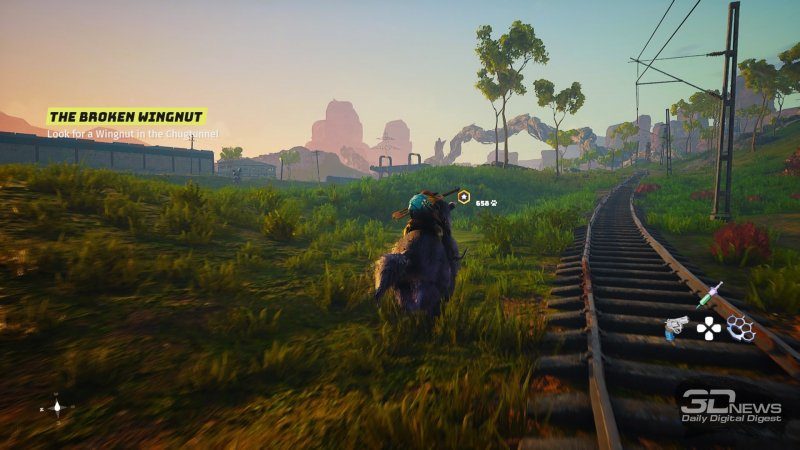Select the syringe healing item

[709, 295]
